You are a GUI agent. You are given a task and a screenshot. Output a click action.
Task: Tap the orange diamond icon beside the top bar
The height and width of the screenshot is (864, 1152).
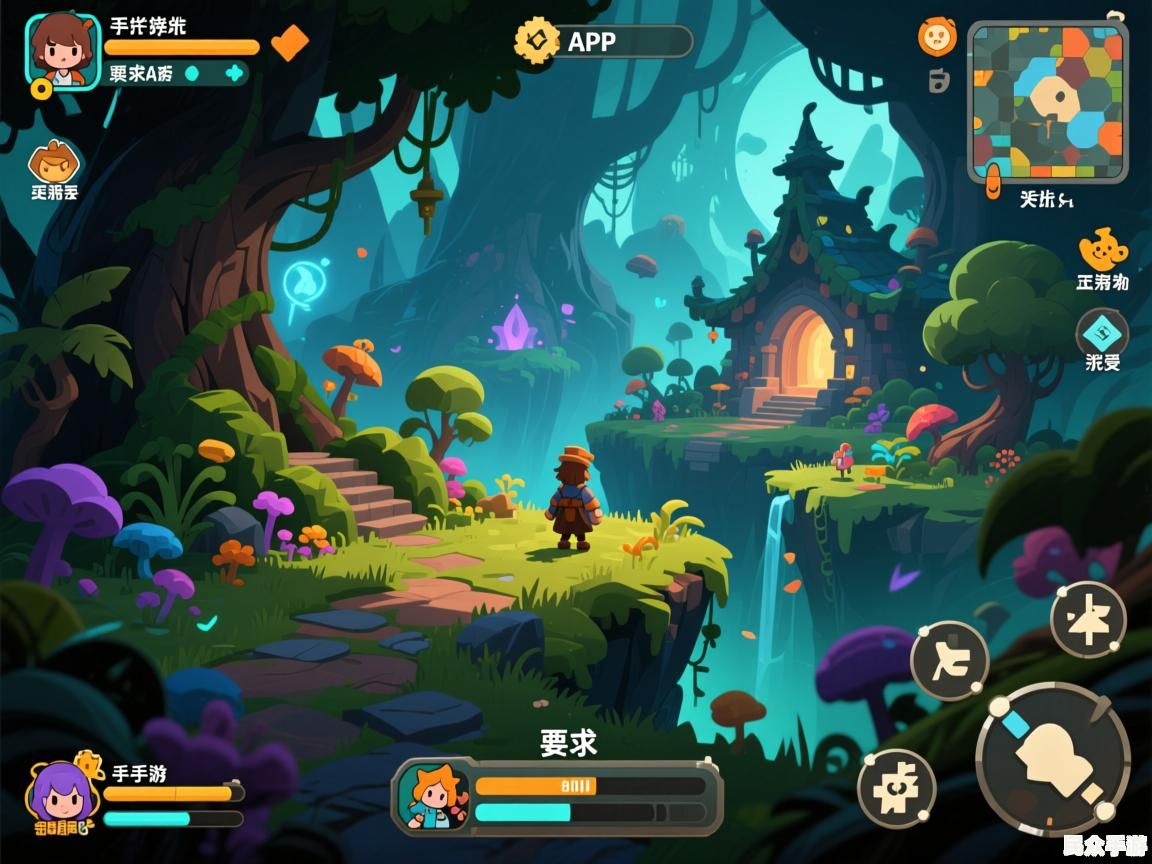pyautogui.click(x=290, y=42)
